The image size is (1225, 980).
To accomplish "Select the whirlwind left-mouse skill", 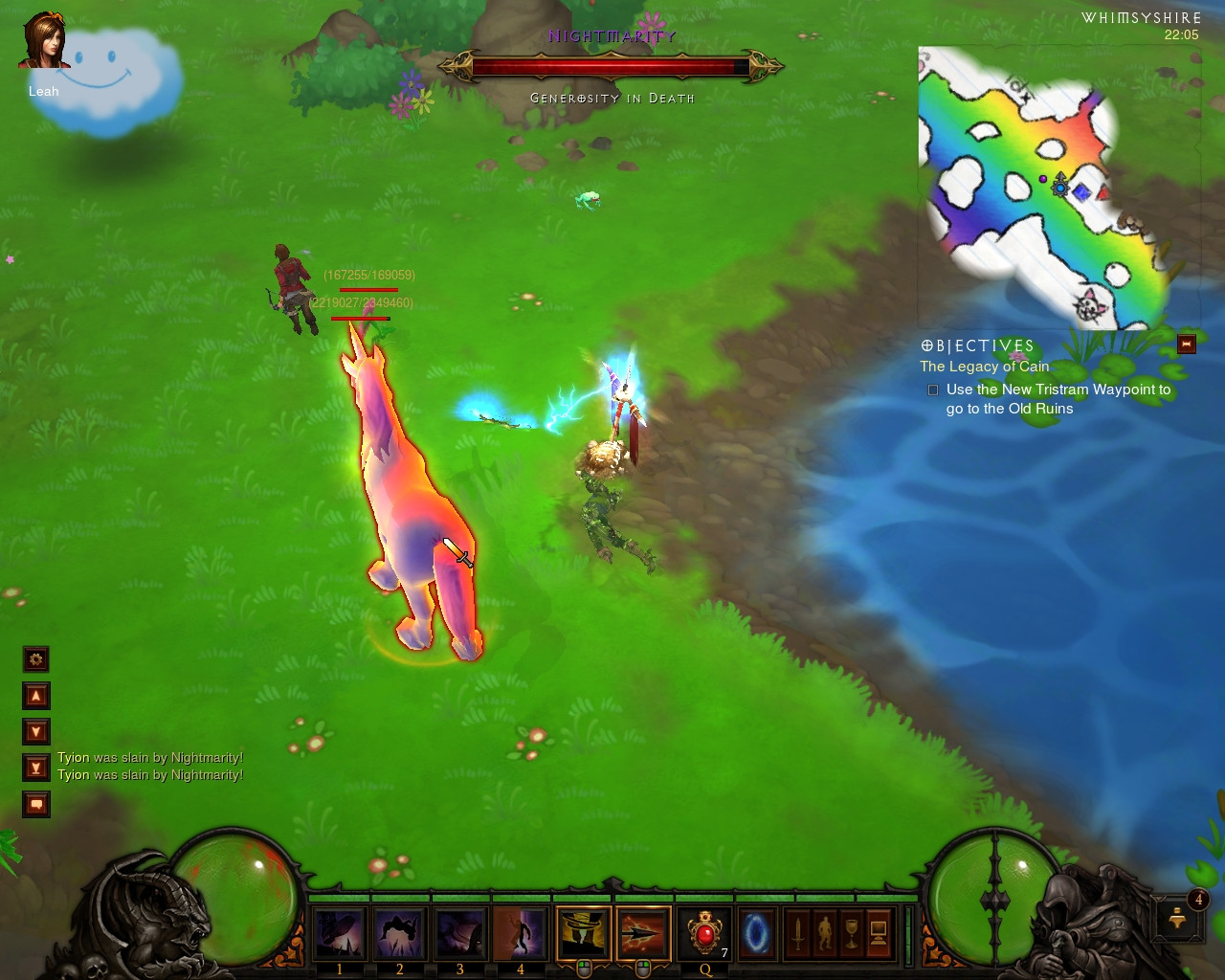I will [583, 932].
